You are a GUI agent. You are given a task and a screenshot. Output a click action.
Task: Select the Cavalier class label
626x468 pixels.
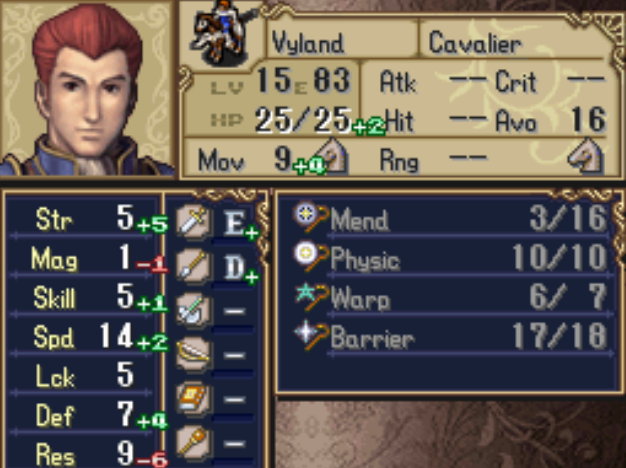point(477,43)
